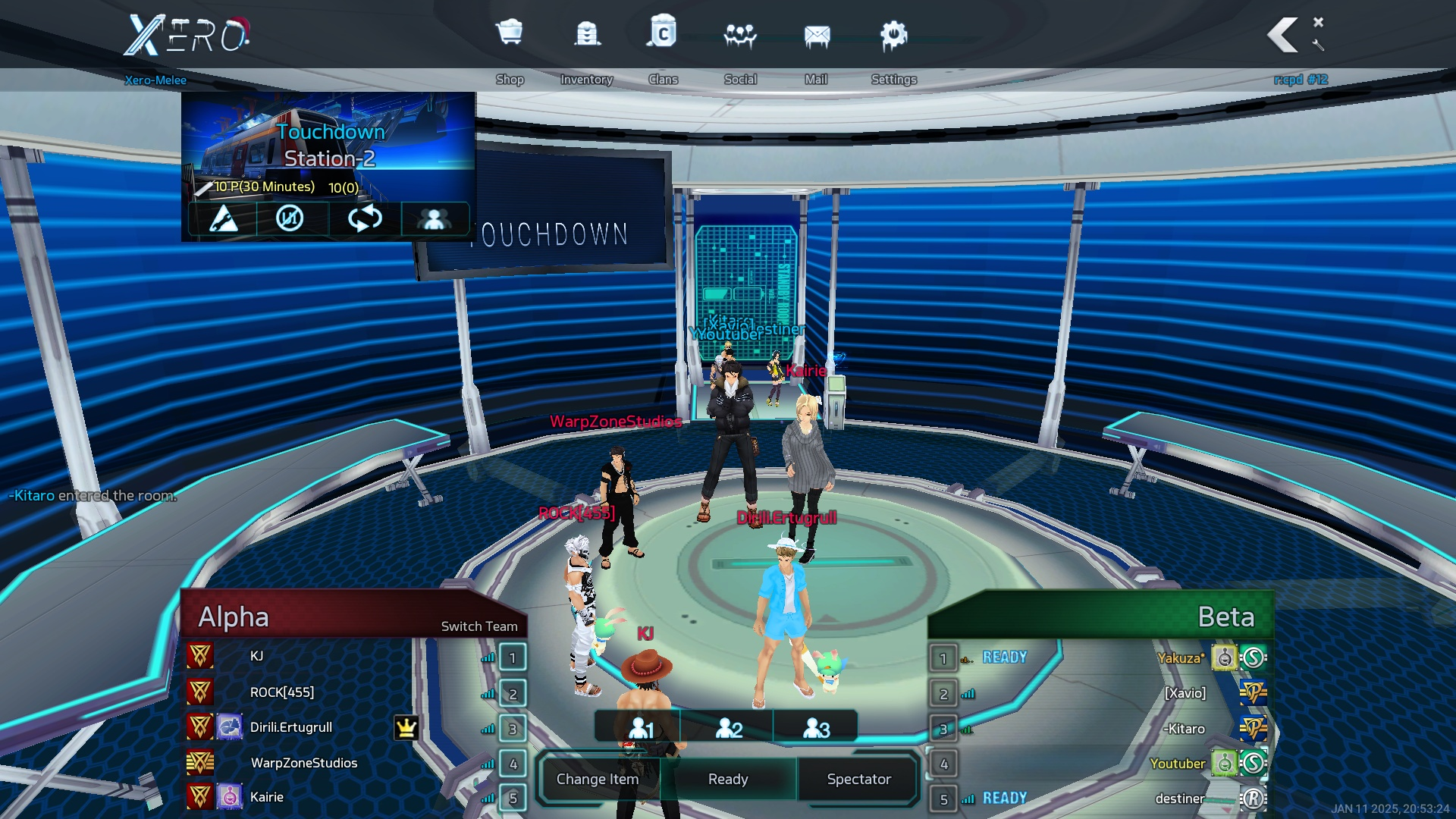Select character preset 1
The image size is (1456, 819).
coord(641,728)
